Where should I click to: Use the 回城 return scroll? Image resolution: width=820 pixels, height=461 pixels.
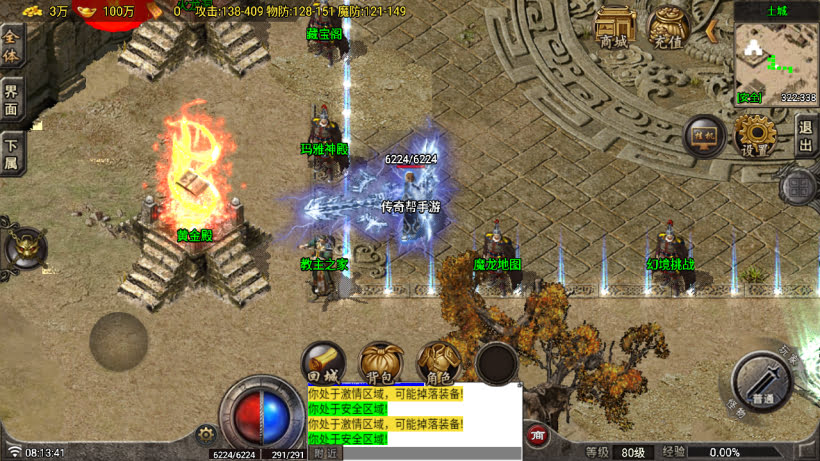coord(323,364)
